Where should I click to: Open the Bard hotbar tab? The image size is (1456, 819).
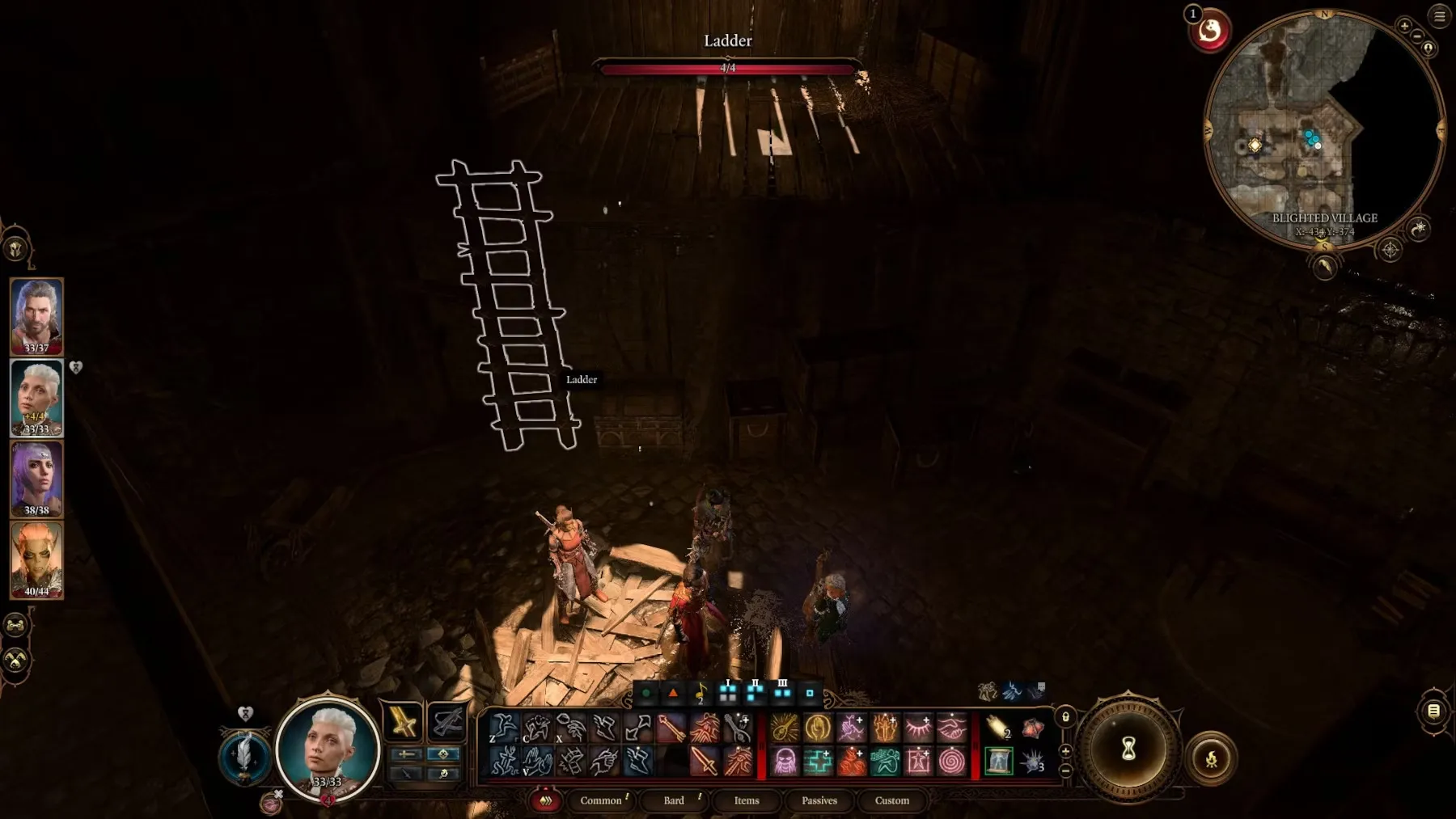674,800
